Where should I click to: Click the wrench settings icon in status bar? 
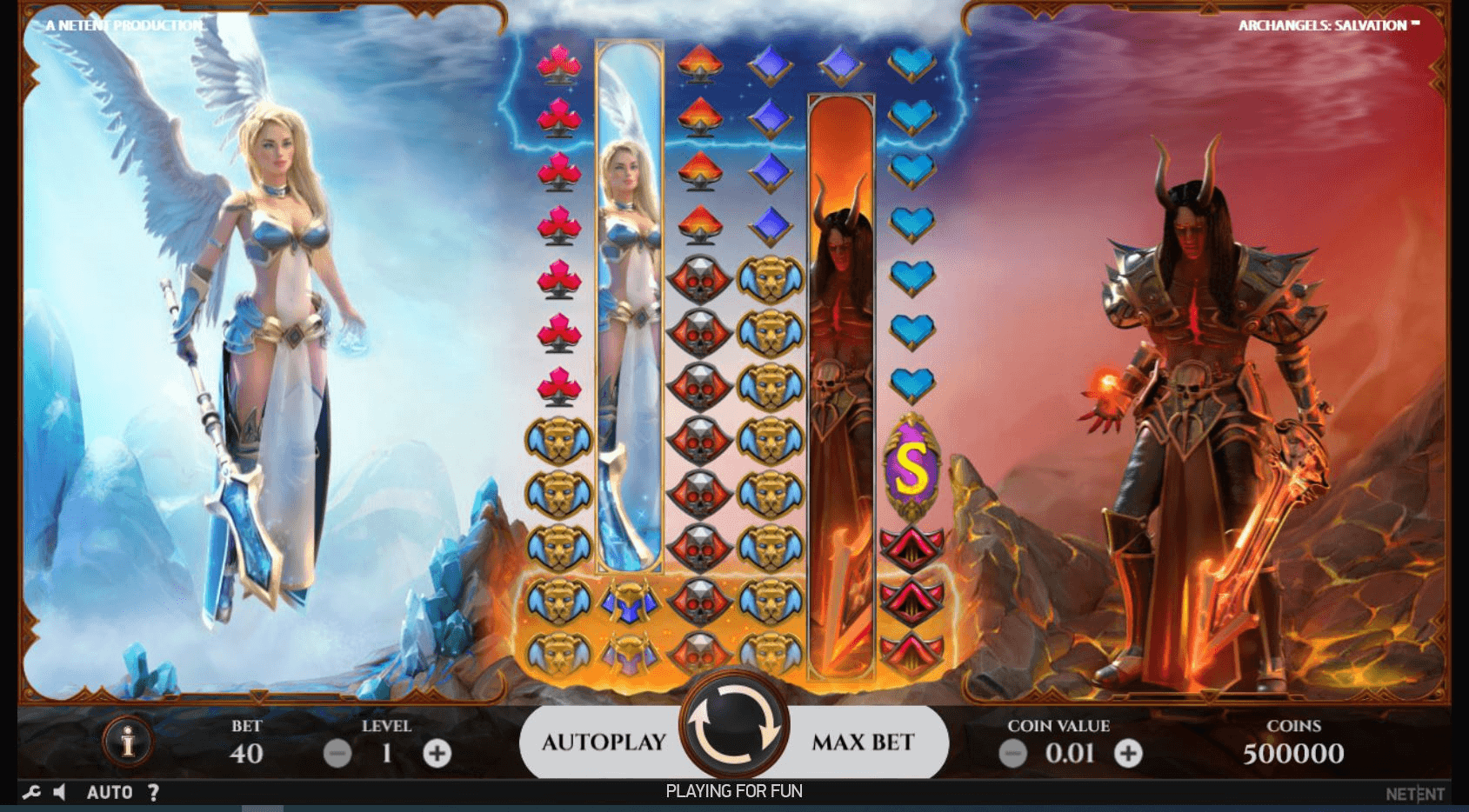click(x=33, y=792)
